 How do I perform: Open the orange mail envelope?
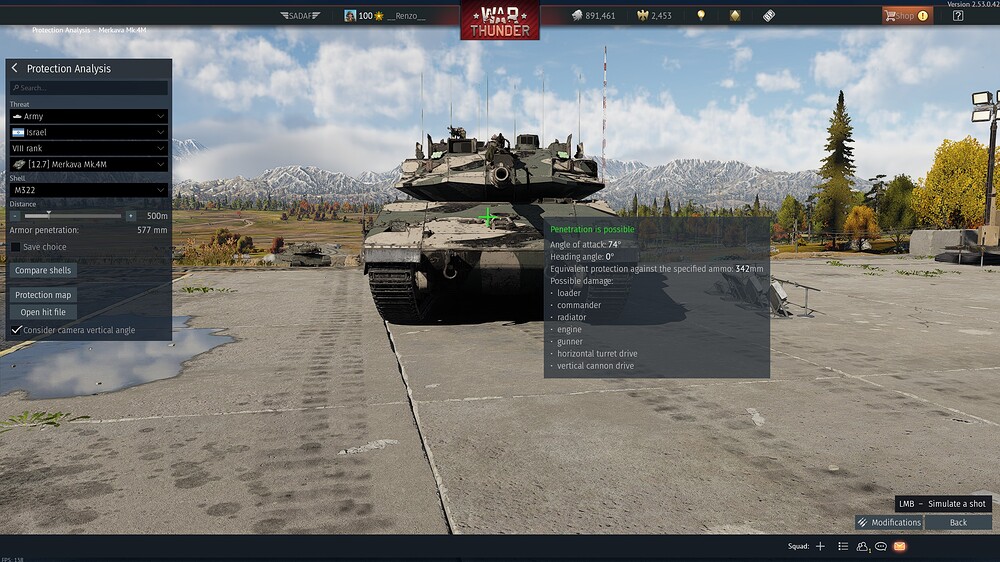tap(899, 547)
